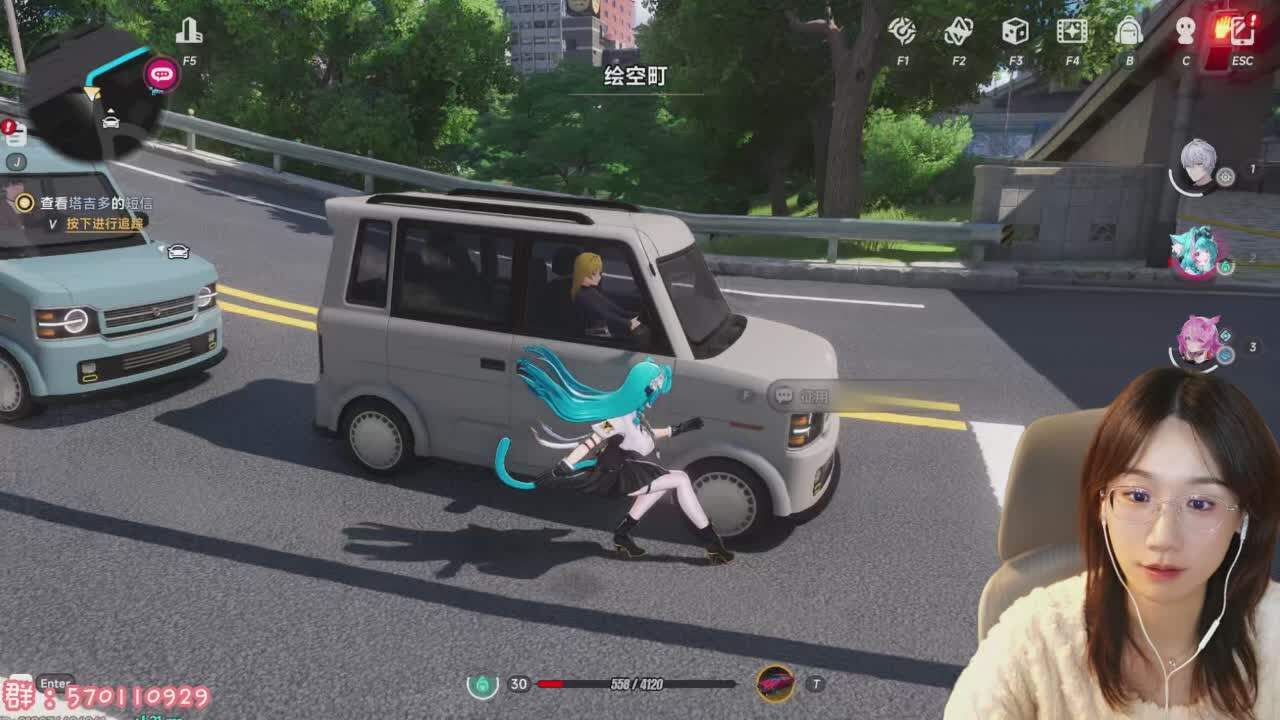Screen dimensions: 1280x720
Task: Track the 查看塔吉多的短信 quest objective
Action: point(95,203)
